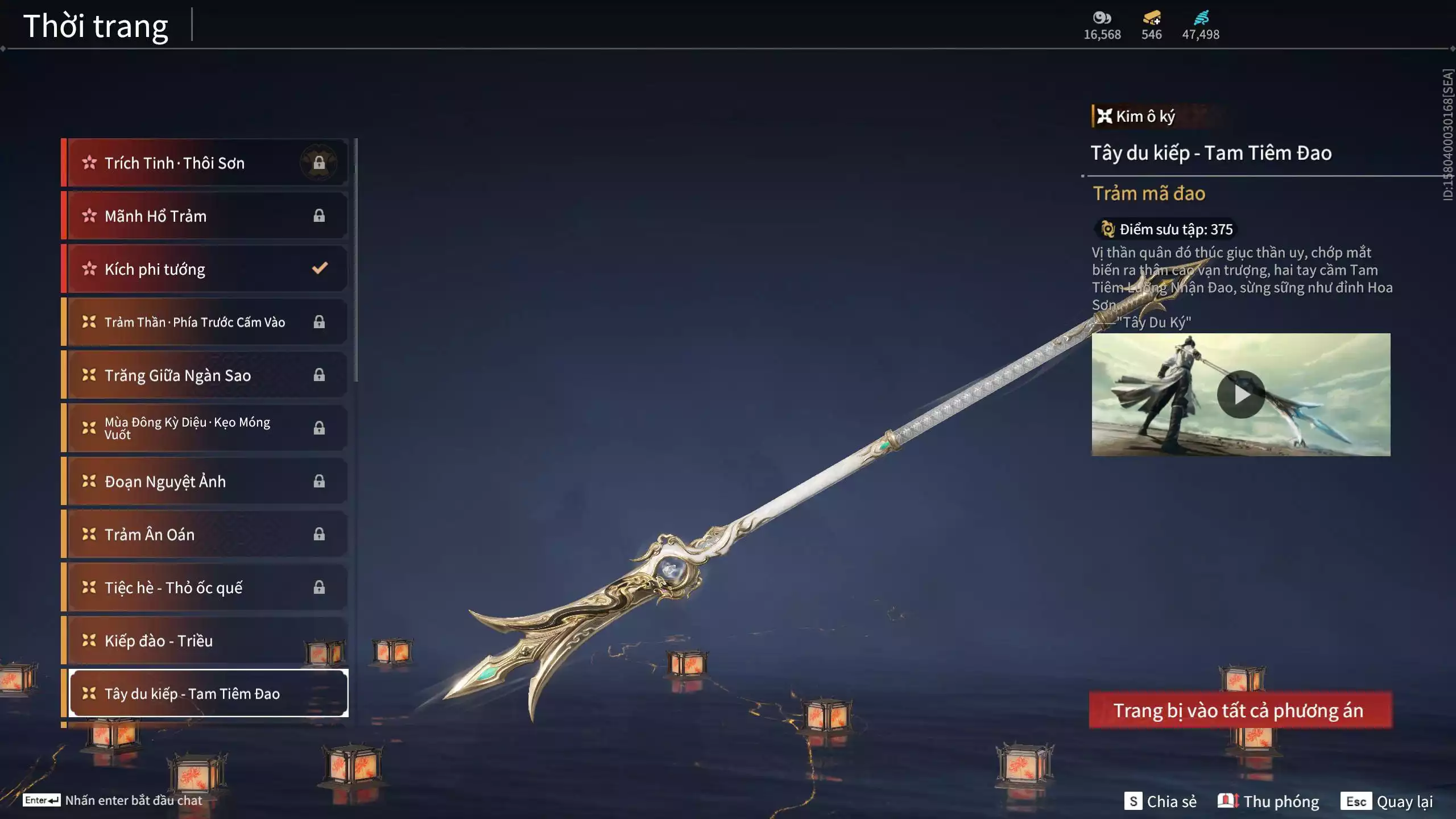The image size is (1456, 819).
Task: Click Chia sẻ to share
Action: [1160, 802]
